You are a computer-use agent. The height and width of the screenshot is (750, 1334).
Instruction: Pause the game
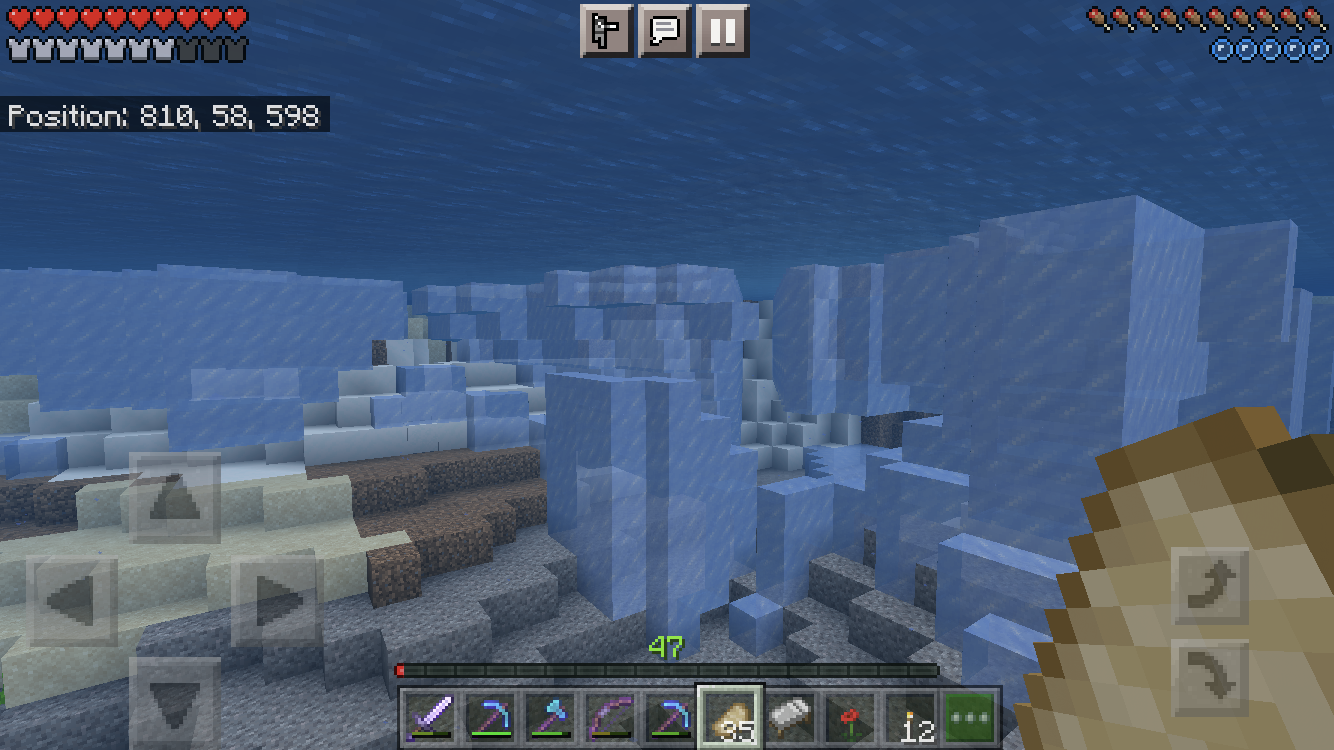[x=722, y=31]
